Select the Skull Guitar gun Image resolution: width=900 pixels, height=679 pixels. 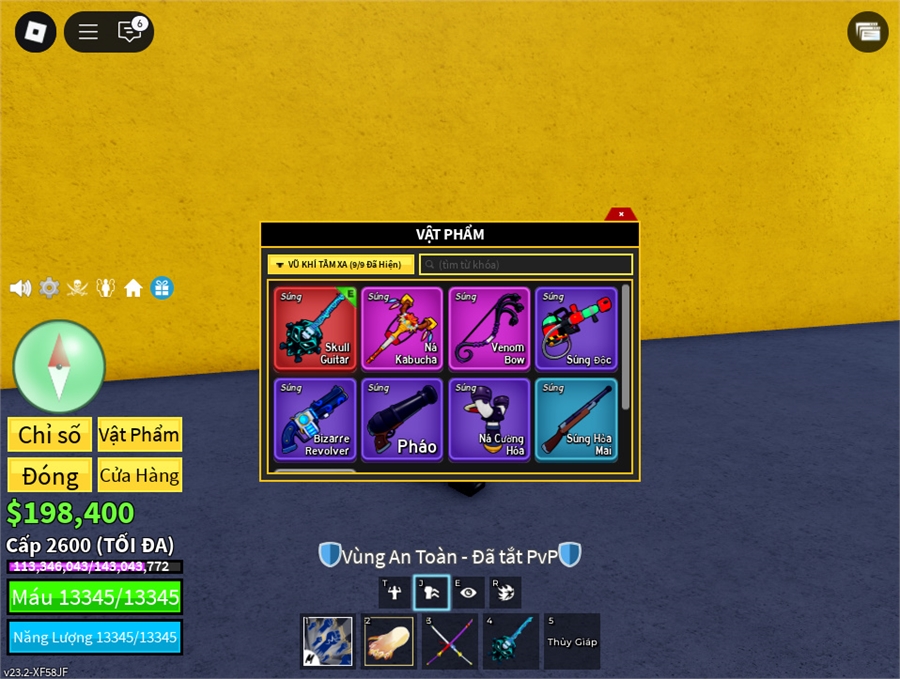click(316, 329)
